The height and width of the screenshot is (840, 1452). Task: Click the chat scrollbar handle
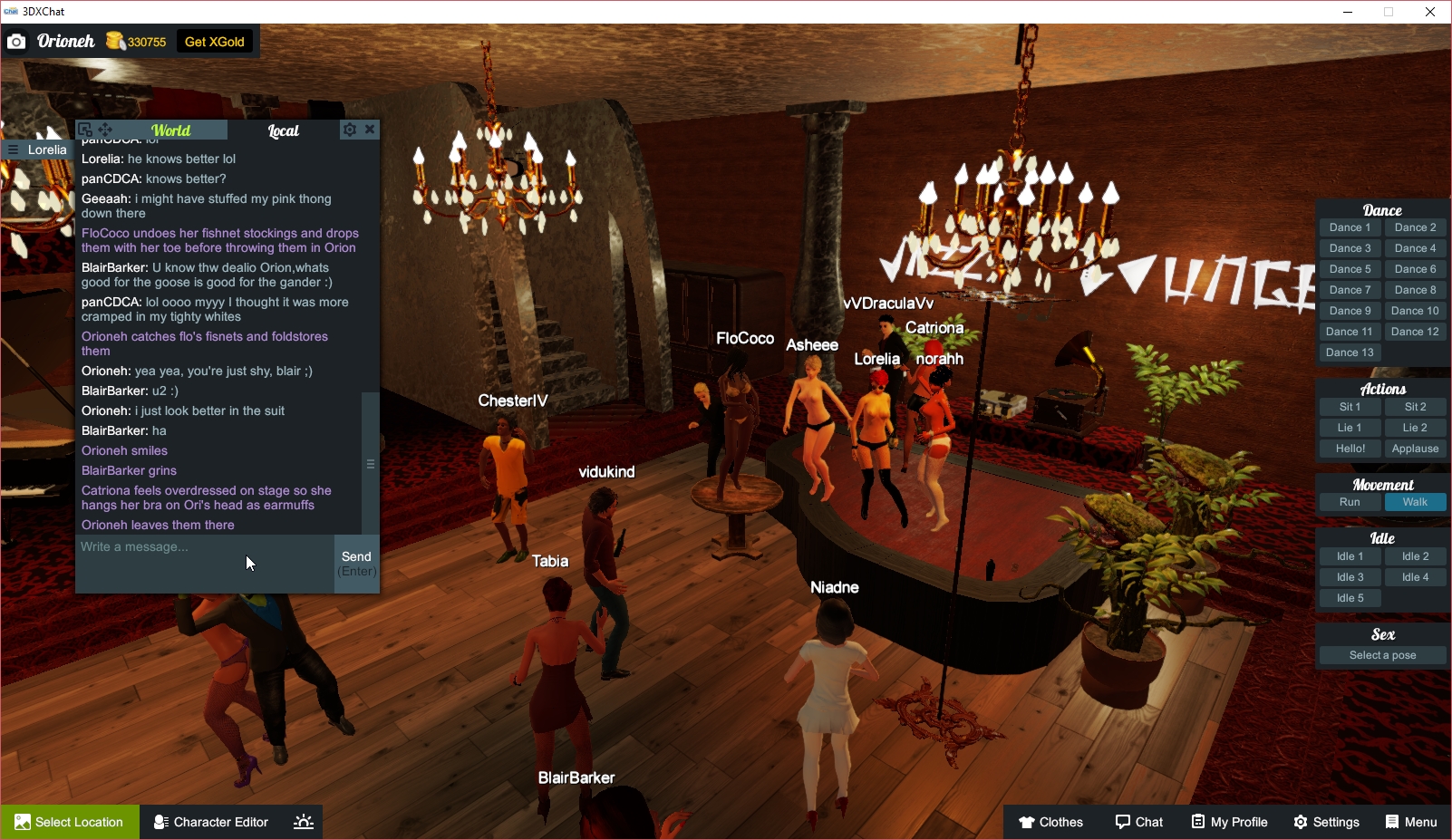point(370,463)
